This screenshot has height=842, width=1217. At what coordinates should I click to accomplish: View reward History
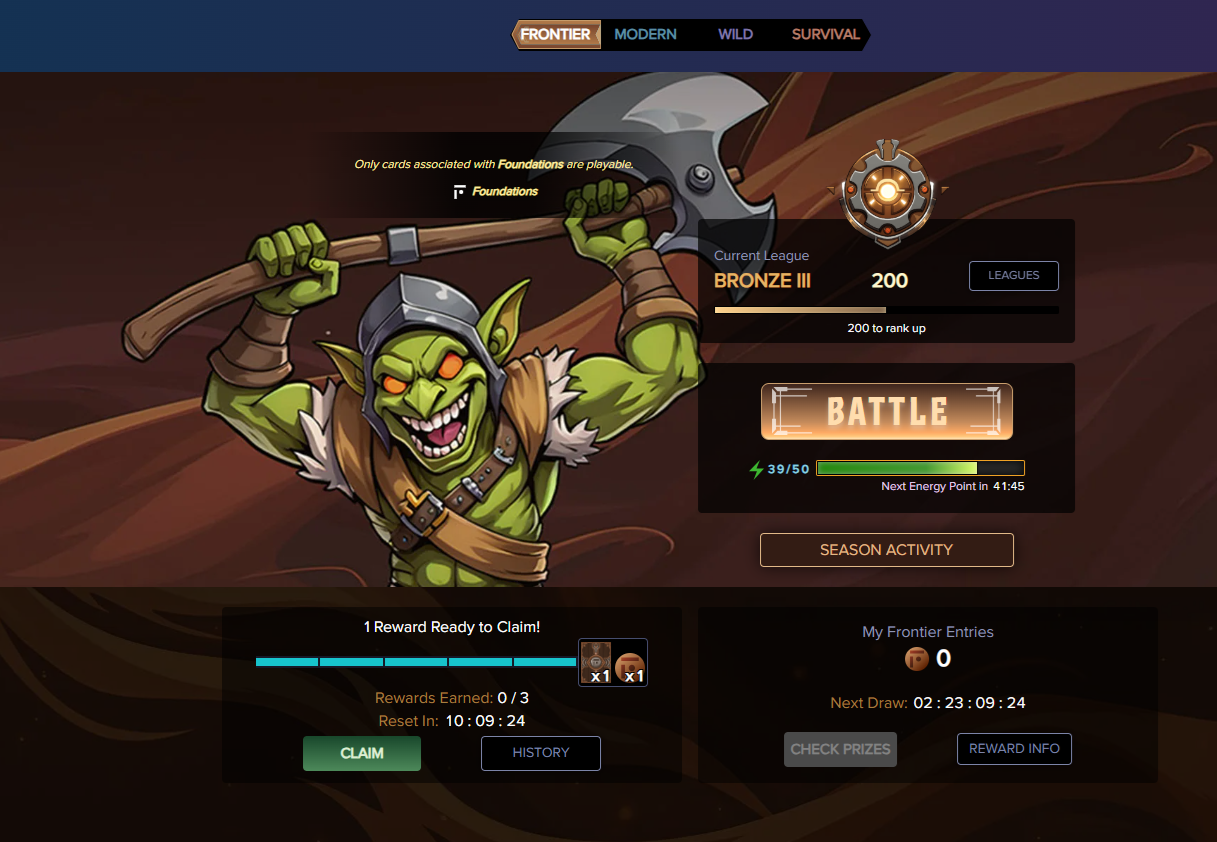[x=540, y=753]
